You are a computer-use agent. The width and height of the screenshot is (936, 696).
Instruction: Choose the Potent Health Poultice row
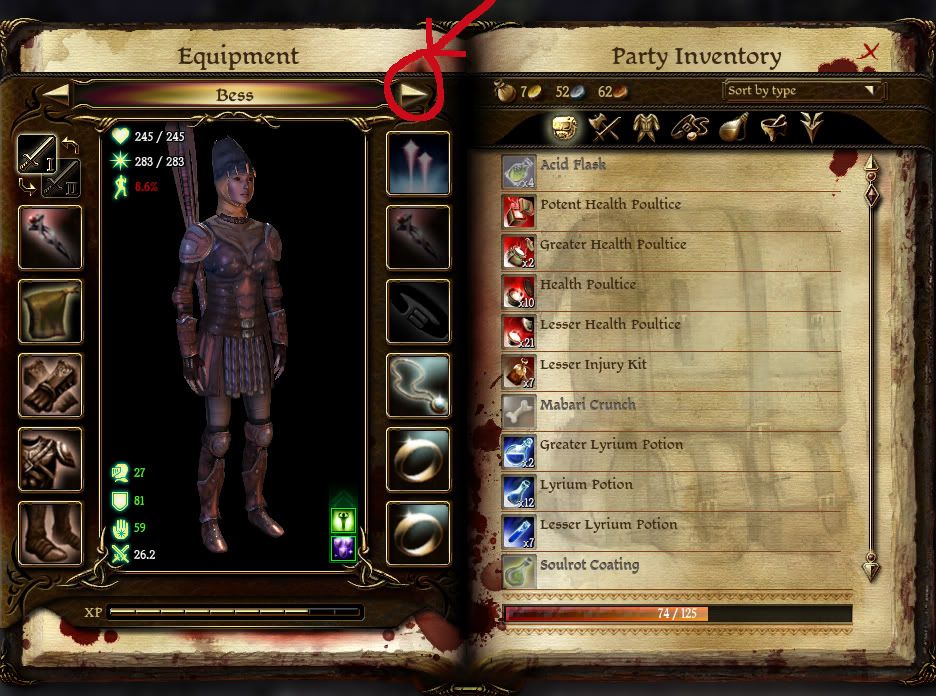click(610, 205)
